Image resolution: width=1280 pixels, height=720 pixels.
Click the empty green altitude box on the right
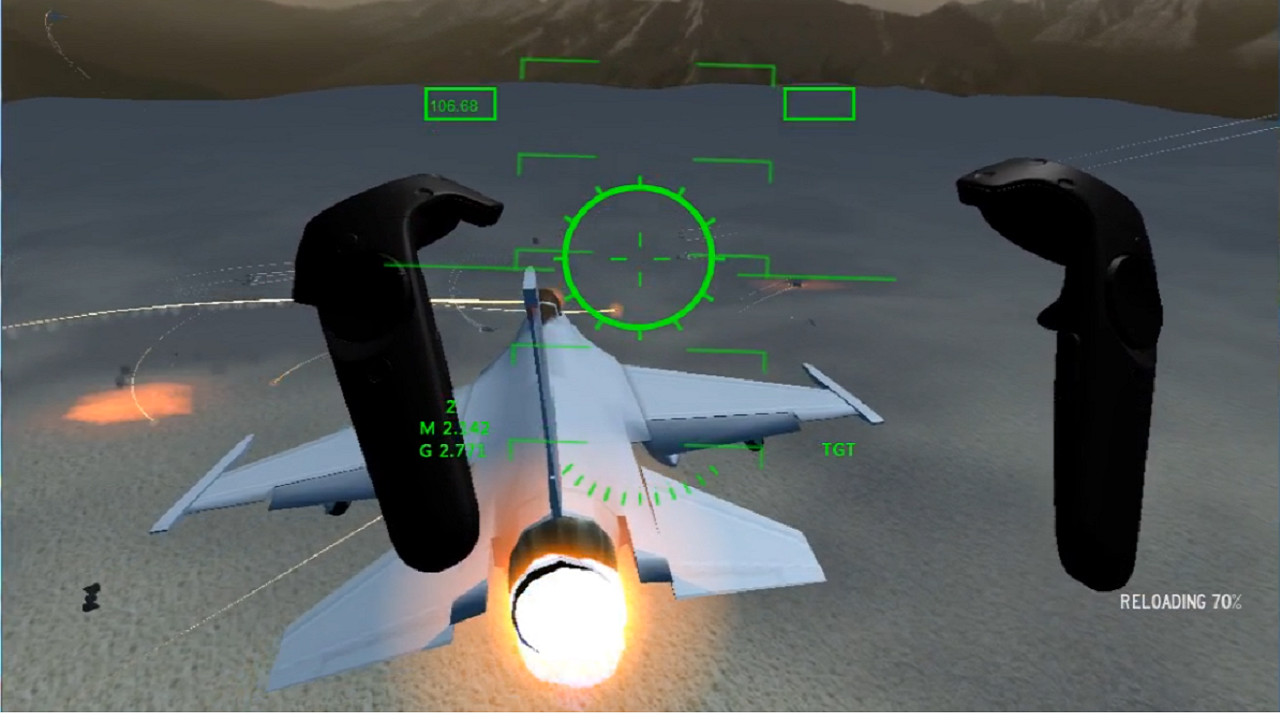818,100
